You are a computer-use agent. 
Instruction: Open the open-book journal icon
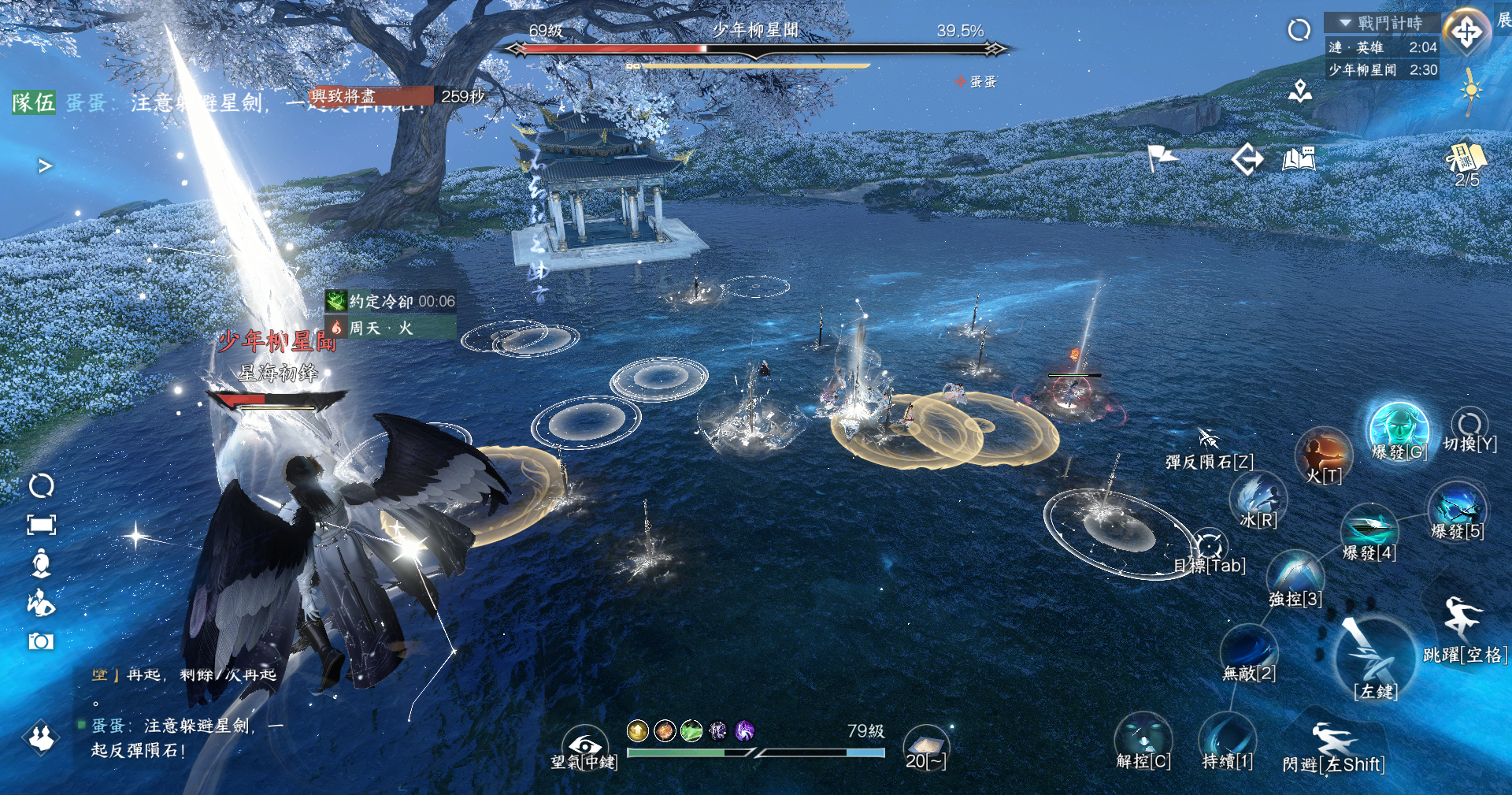click(x=1299, y=159)
